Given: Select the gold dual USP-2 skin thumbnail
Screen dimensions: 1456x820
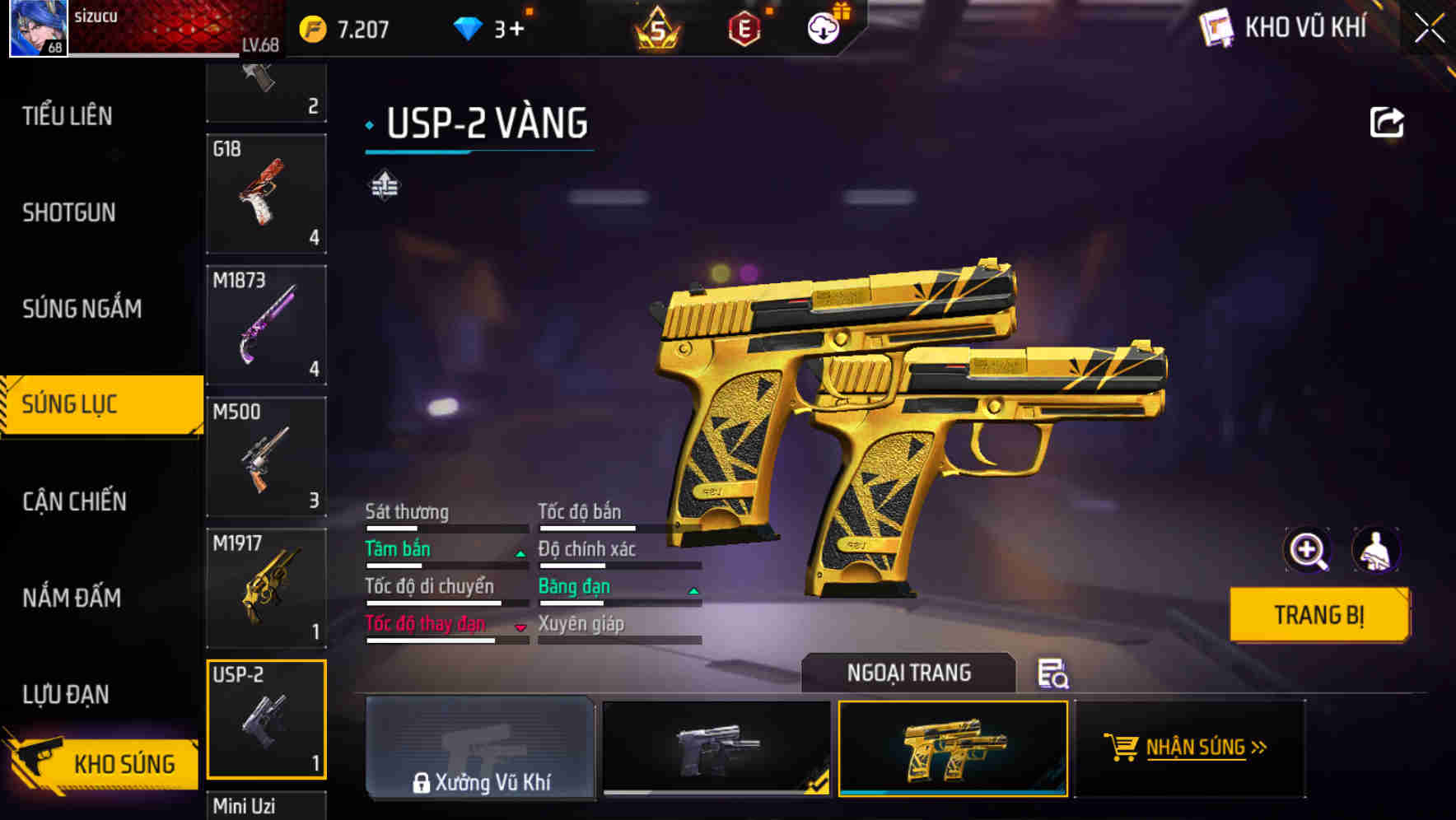Looking at the screenshot, I should 954,751.
